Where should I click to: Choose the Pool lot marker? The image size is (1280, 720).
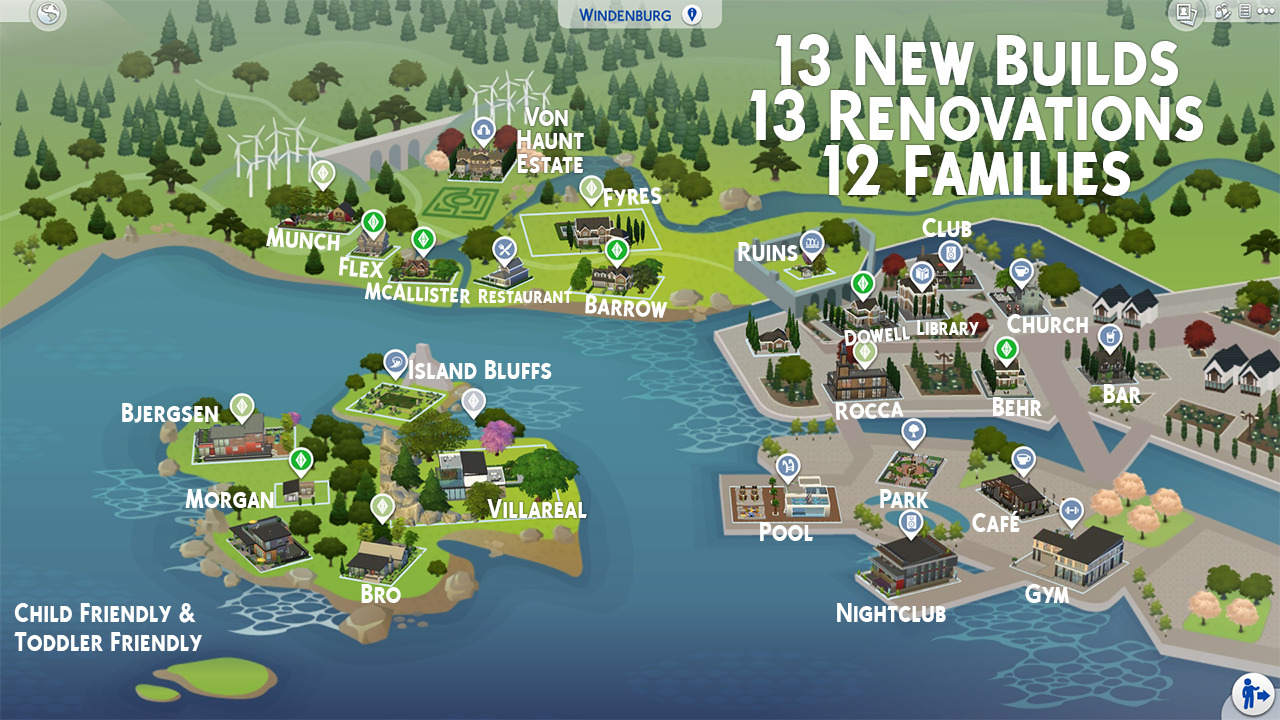789,465
